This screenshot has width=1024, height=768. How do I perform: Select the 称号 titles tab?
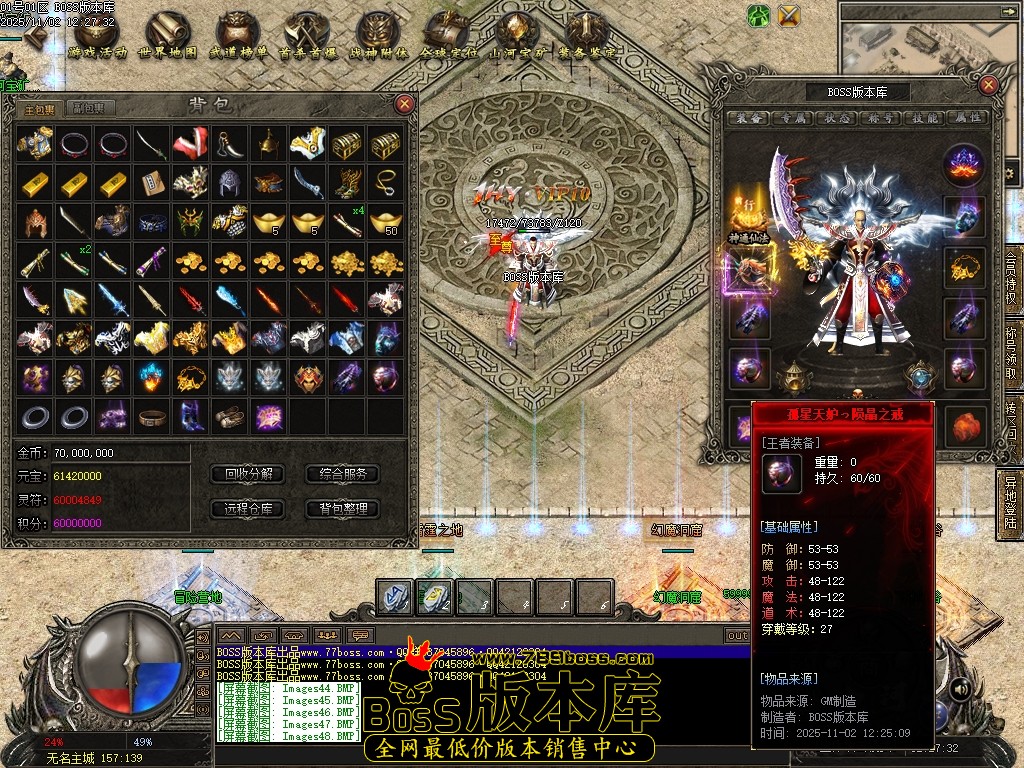880,118
